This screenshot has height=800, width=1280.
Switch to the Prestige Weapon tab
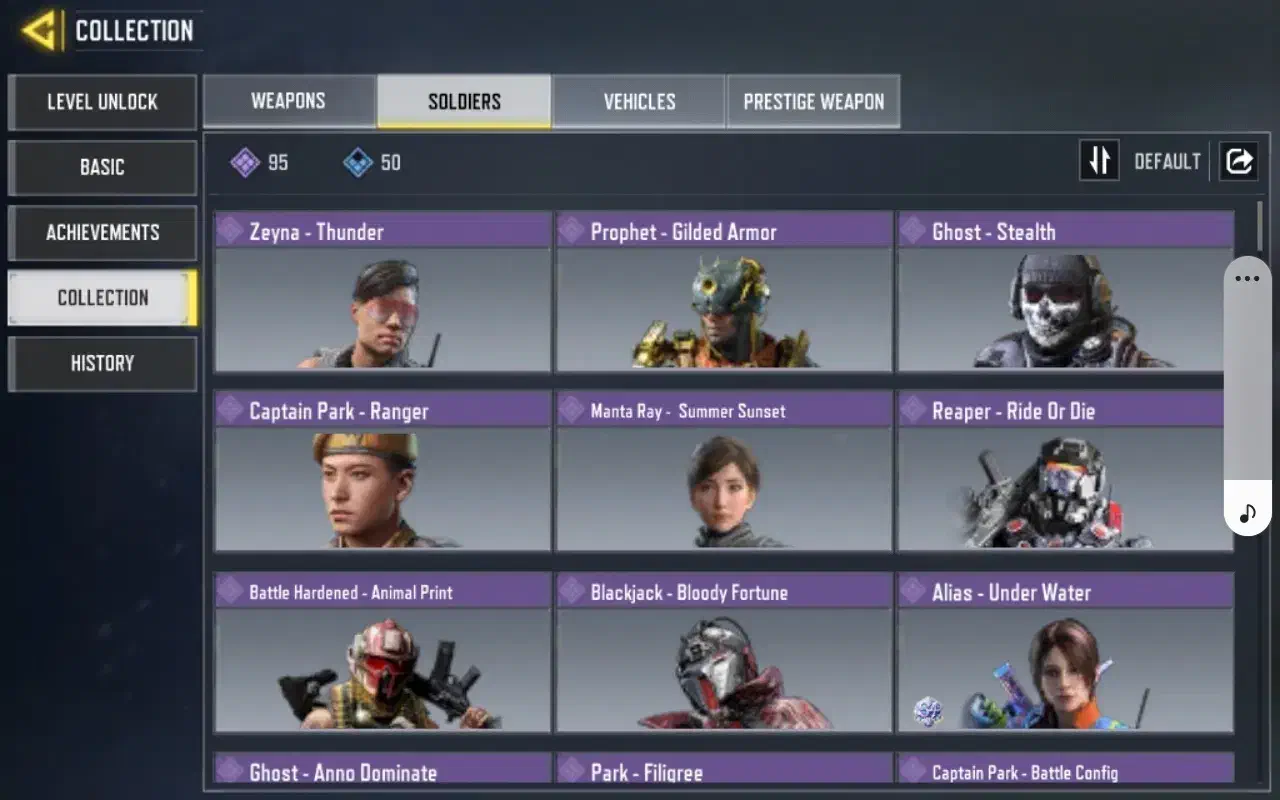click(x=813, y=101)
